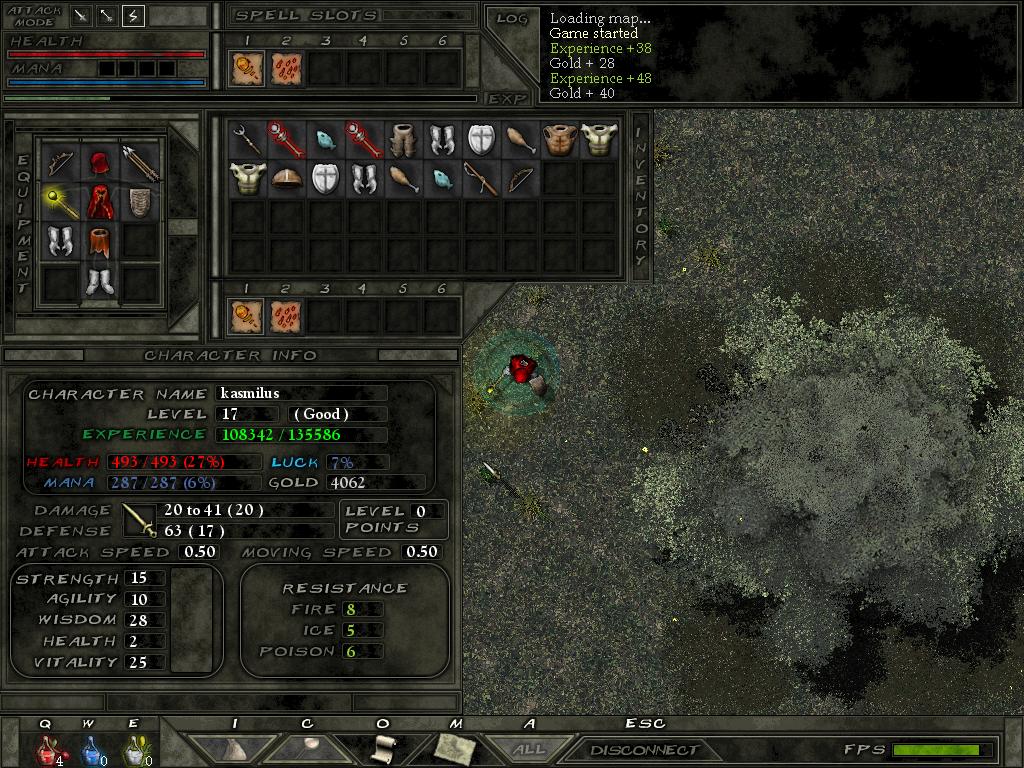Open the inventory bag button
1024x768 pixels.
pyautogui.click(x=234, y=747)
